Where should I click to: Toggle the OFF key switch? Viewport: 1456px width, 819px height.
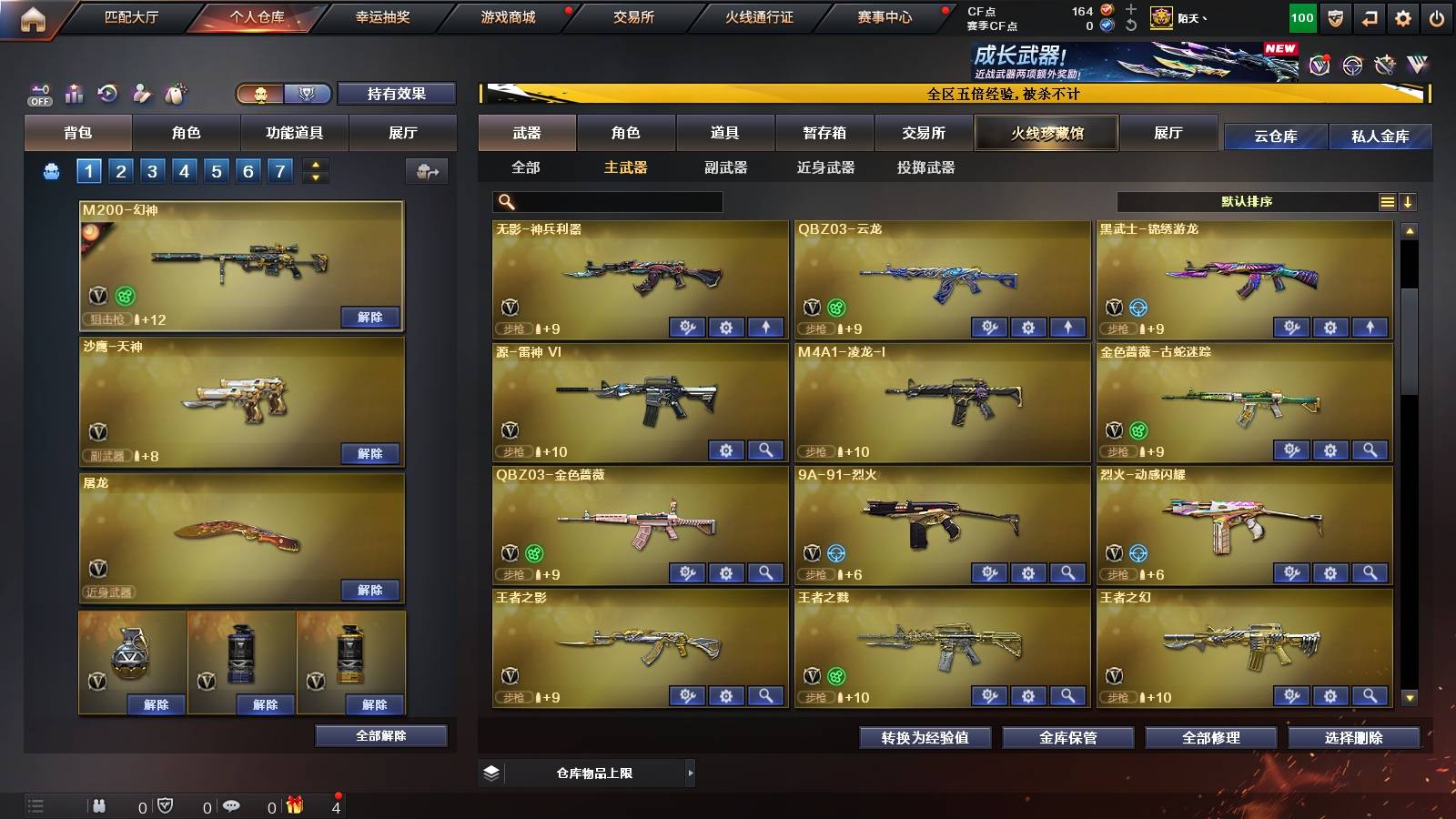tap(38, 93)
